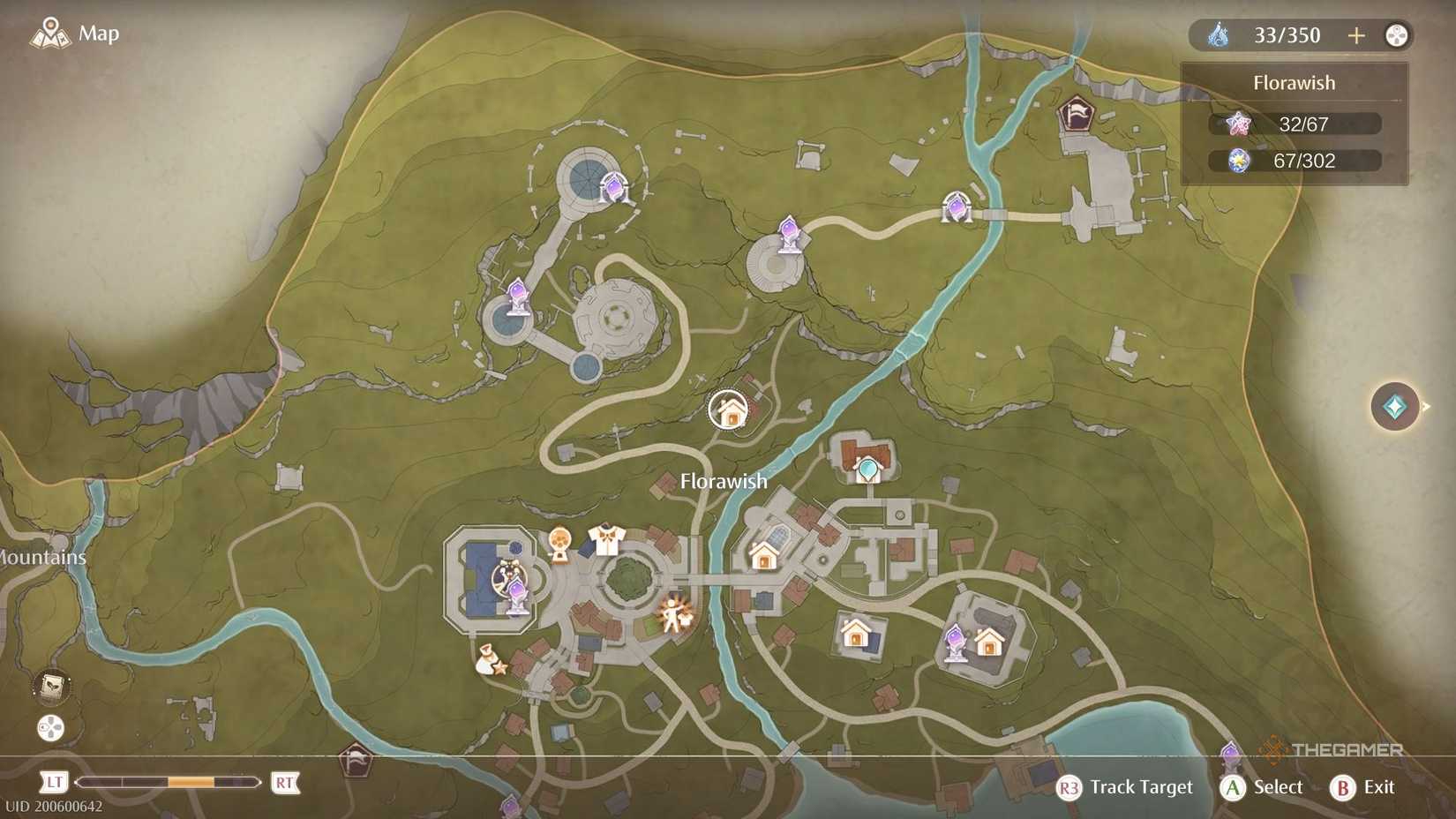Screen dimensions: 1456x819
Task: Click the Florawish town name label
Action: [723, 481]
